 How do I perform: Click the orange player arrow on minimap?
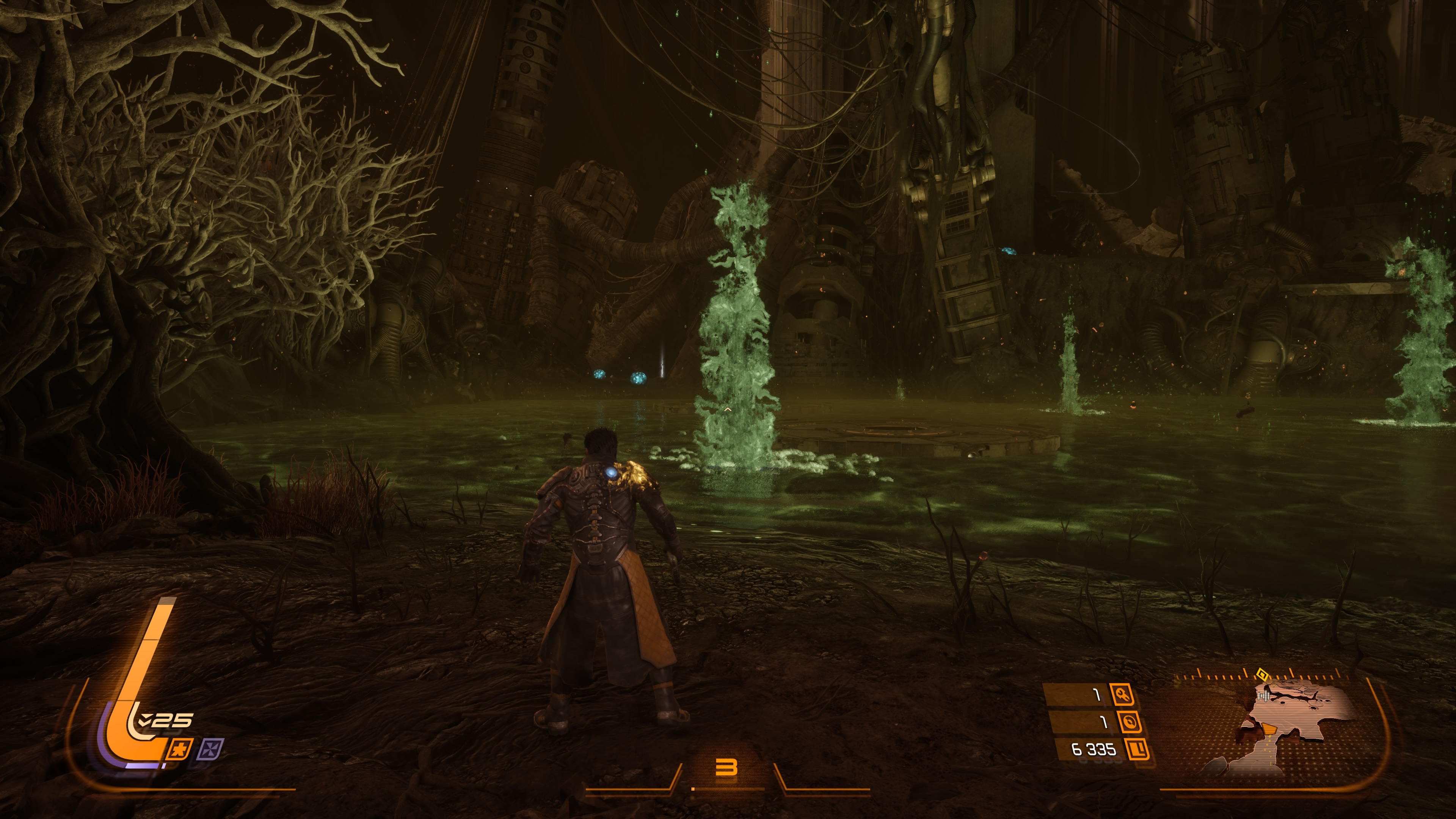1269,729
